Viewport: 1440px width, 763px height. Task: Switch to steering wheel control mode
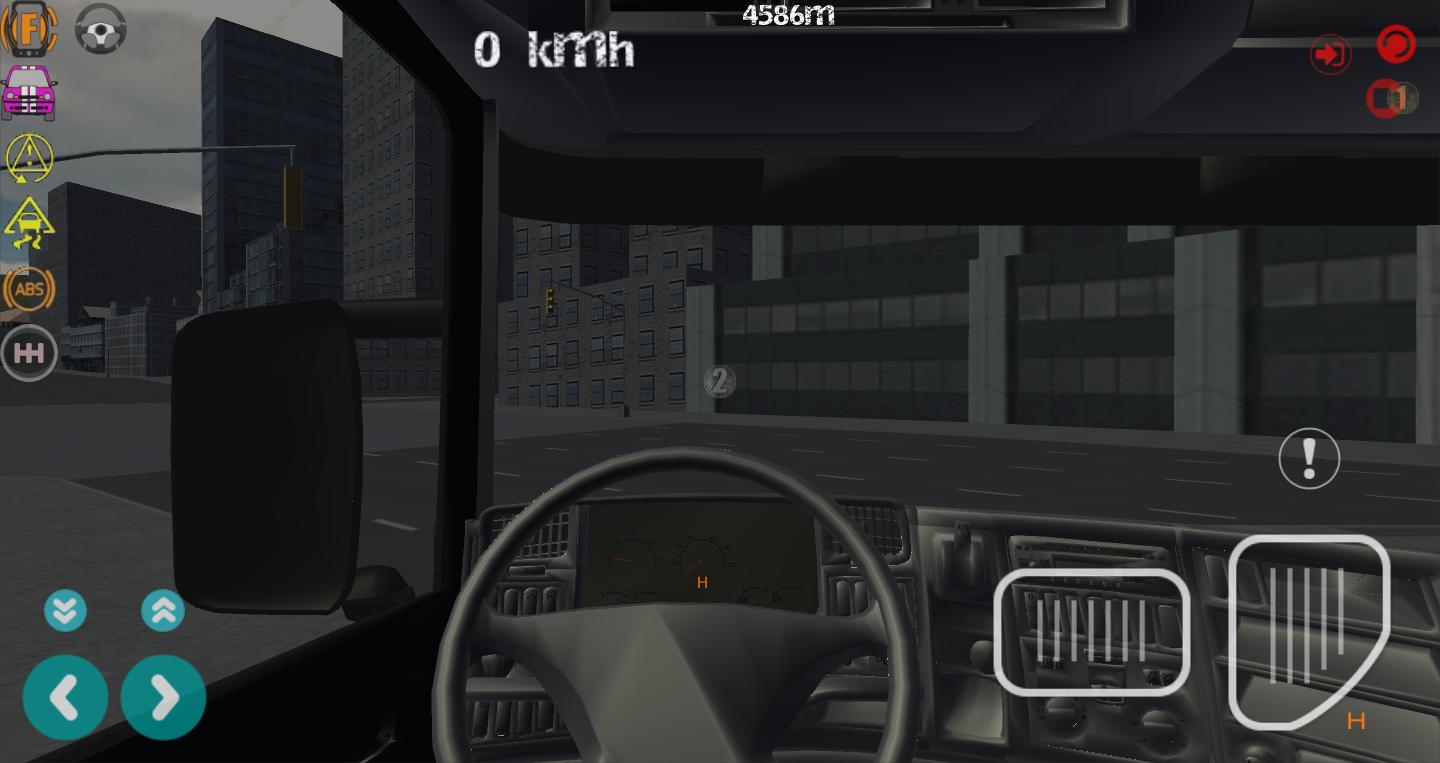tap(100, 29)
